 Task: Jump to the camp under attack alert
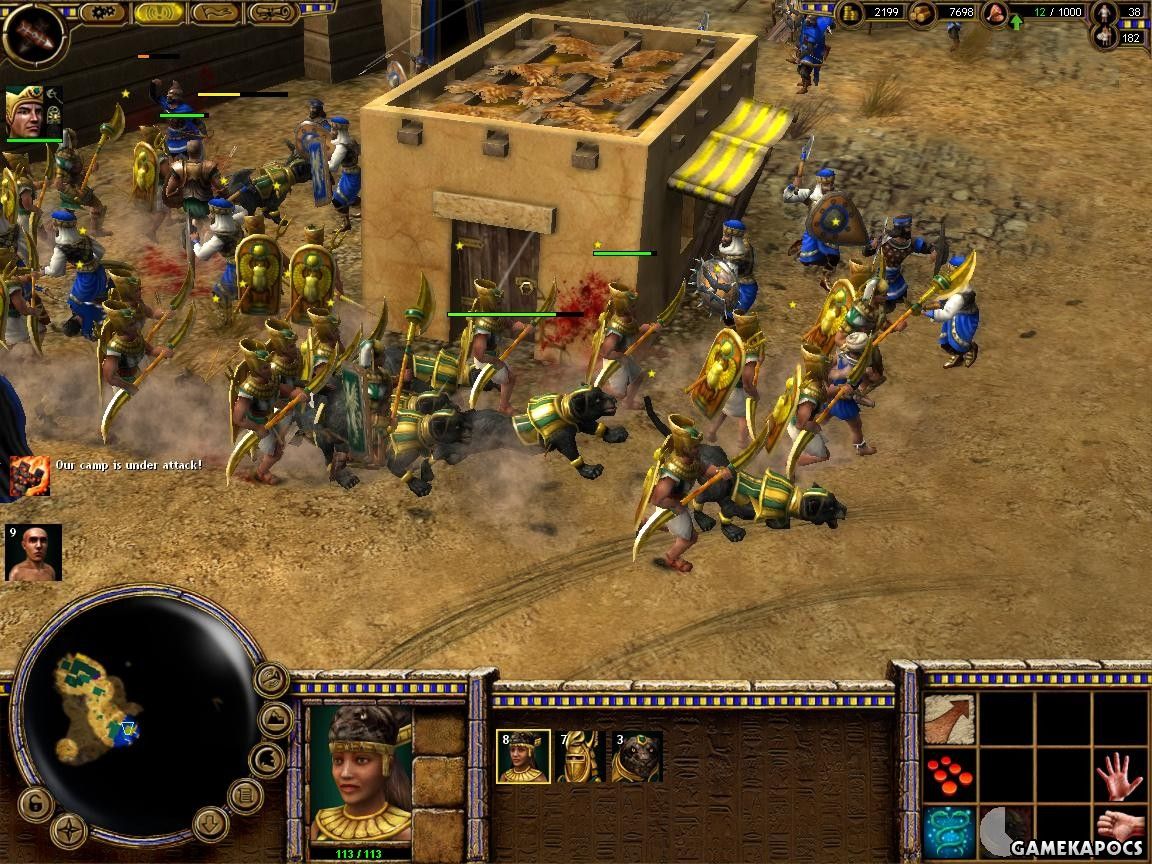pyautogui.click(x=30, y=474)
